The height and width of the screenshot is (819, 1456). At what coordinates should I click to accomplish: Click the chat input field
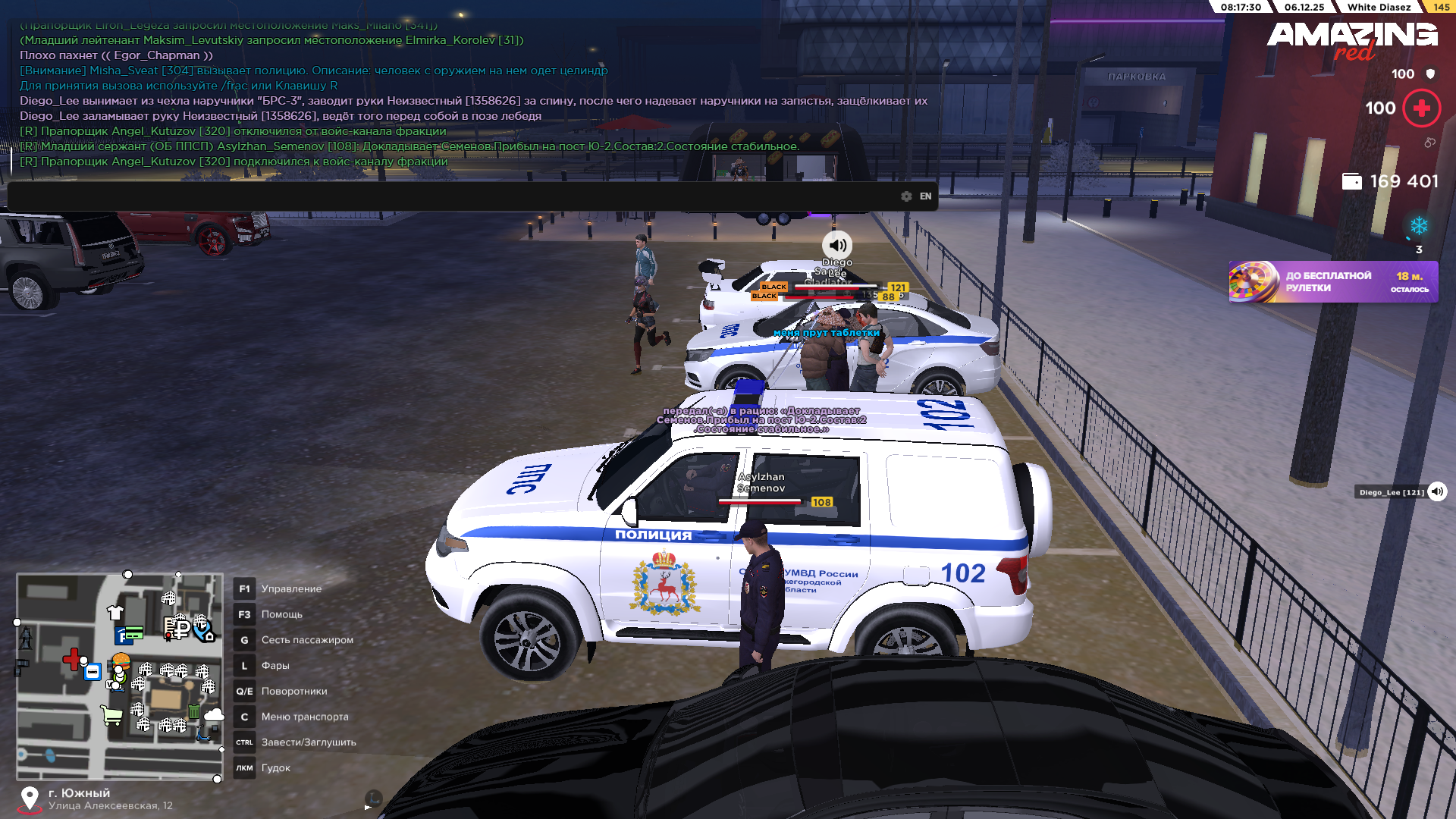455,196
